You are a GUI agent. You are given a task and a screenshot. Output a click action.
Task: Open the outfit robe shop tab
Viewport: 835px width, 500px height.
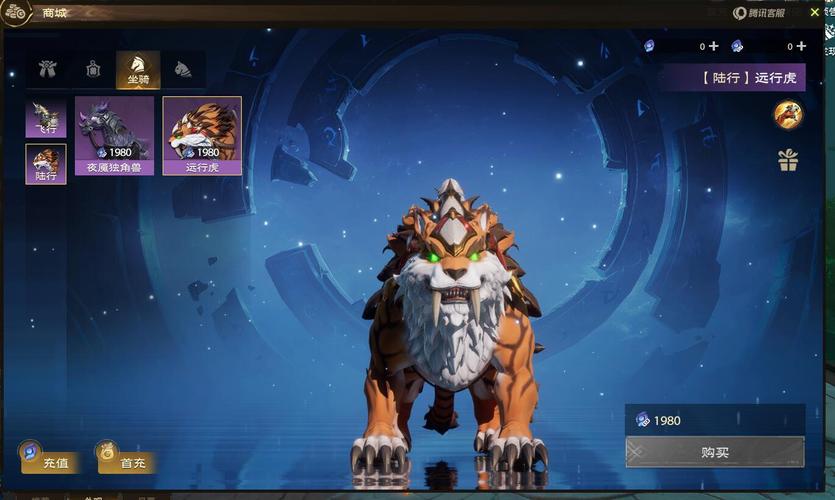coord(47,69)
